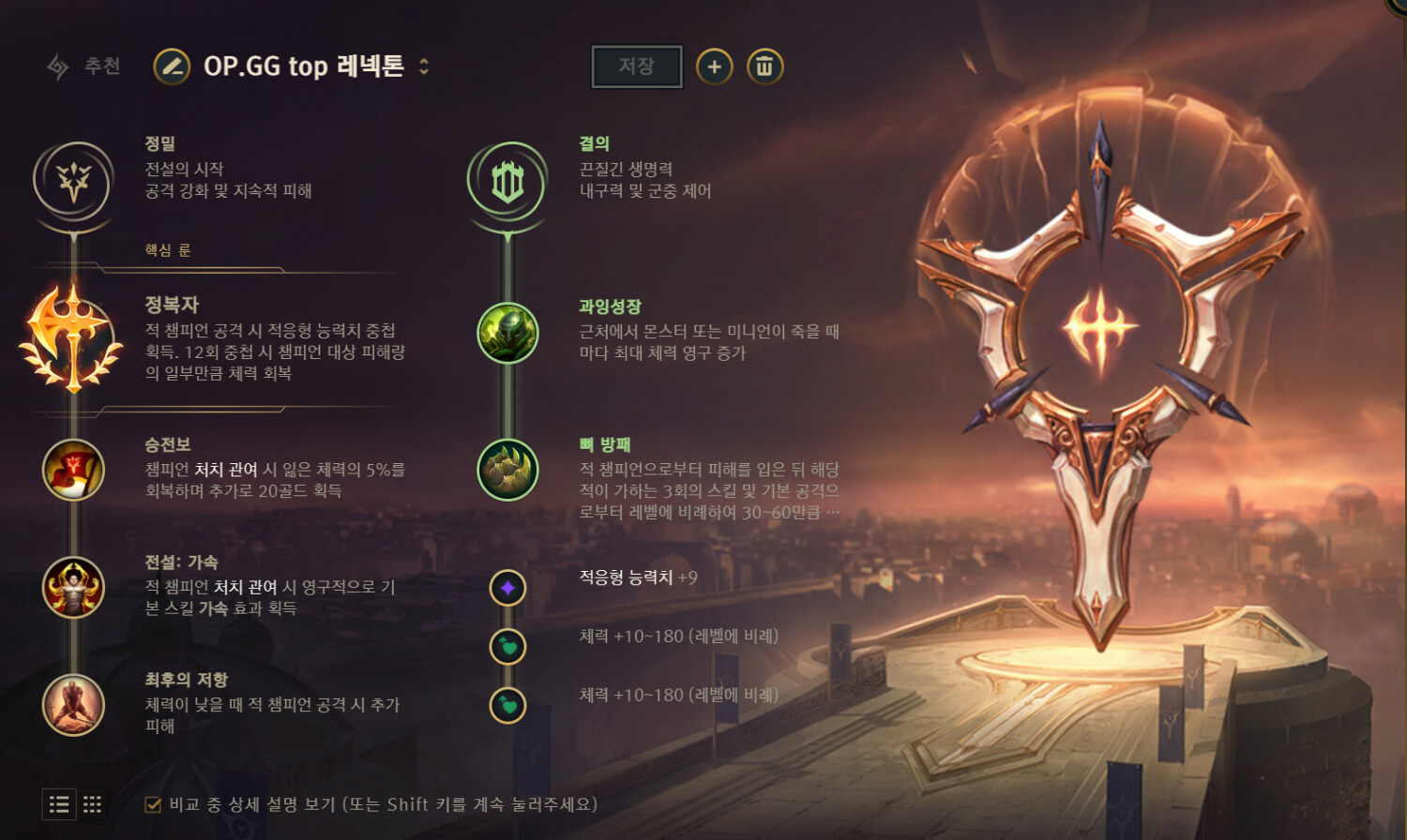Delete this rune page with trash icon

point(764,67)
